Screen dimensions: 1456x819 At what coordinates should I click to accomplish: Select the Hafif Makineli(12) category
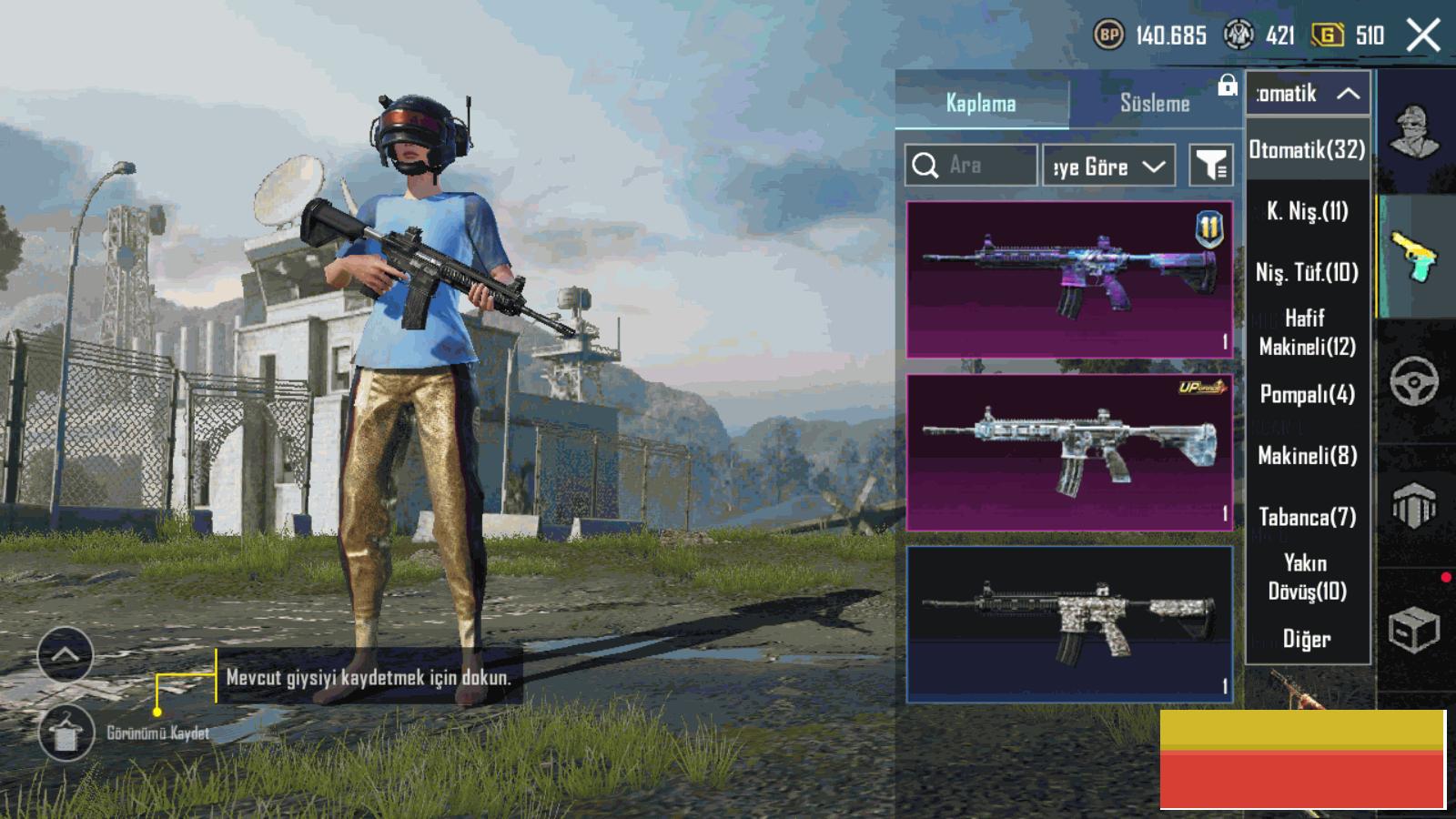pos(1307,332)
